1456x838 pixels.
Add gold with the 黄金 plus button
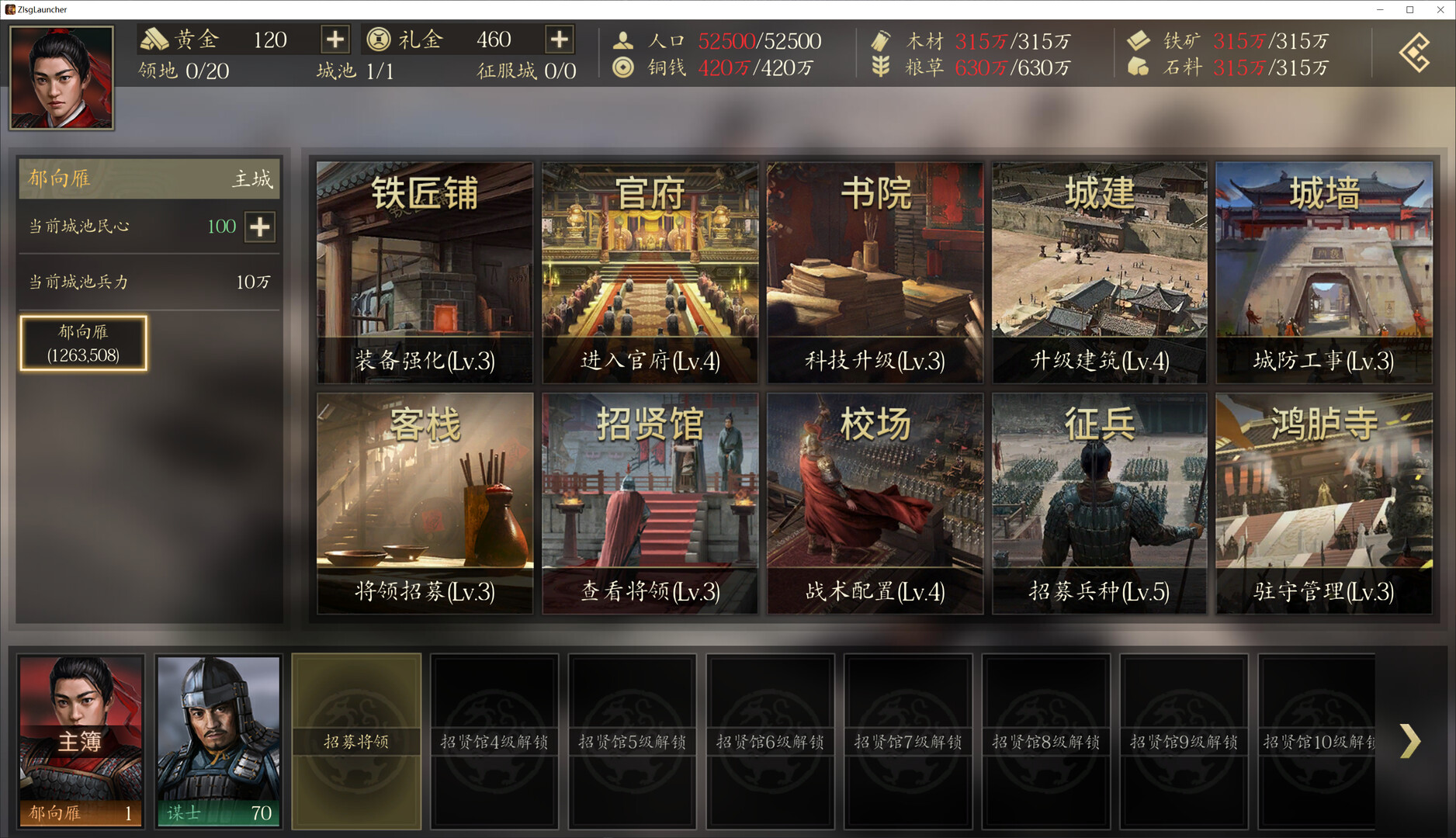tap(335, 39)
